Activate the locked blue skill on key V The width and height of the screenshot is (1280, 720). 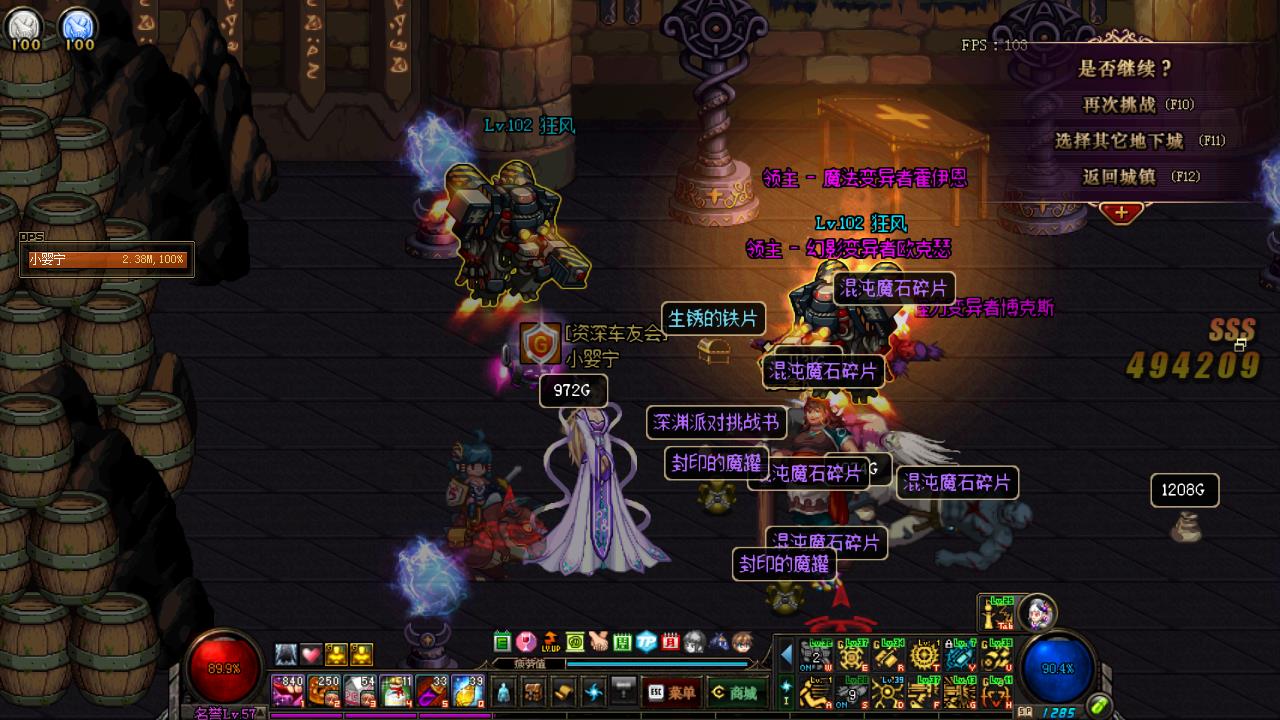[x=960, y=656]
